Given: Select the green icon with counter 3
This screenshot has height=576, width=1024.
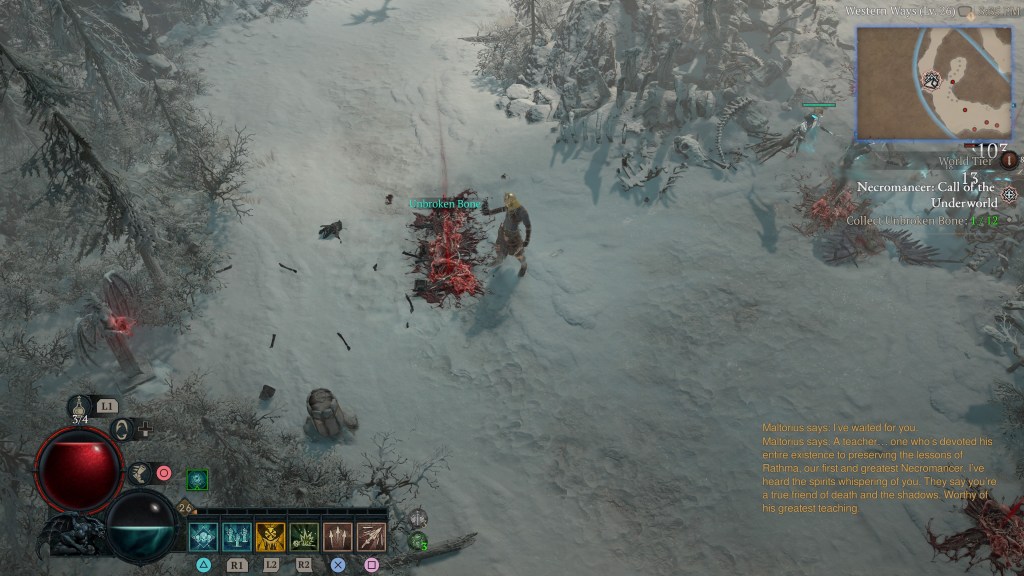Looking at the screenshot, I should [x=418, y=542].
